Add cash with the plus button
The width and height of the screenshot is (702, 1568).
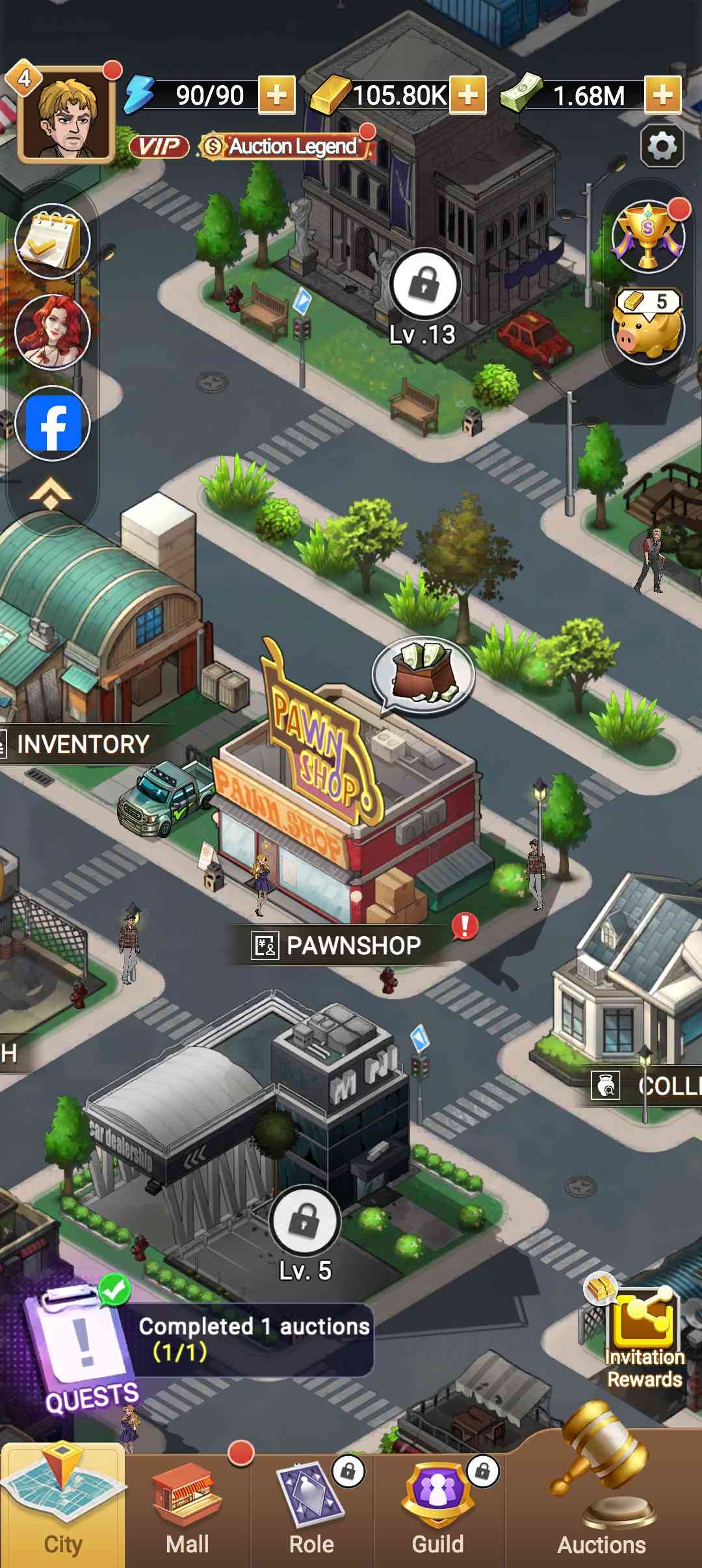662,95
